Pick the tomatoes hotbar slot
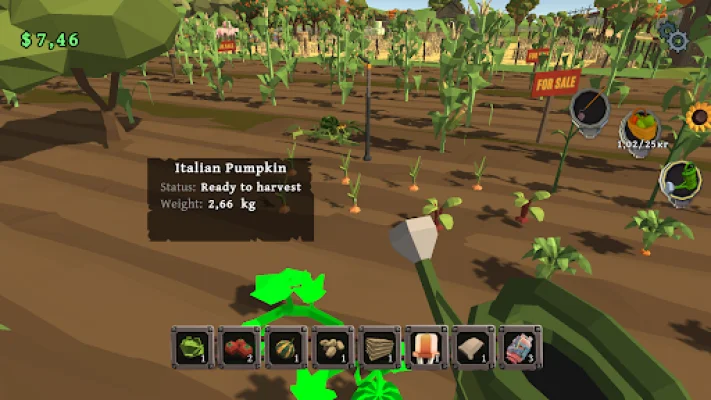This screenshot has height=400, width=711. 238,347
